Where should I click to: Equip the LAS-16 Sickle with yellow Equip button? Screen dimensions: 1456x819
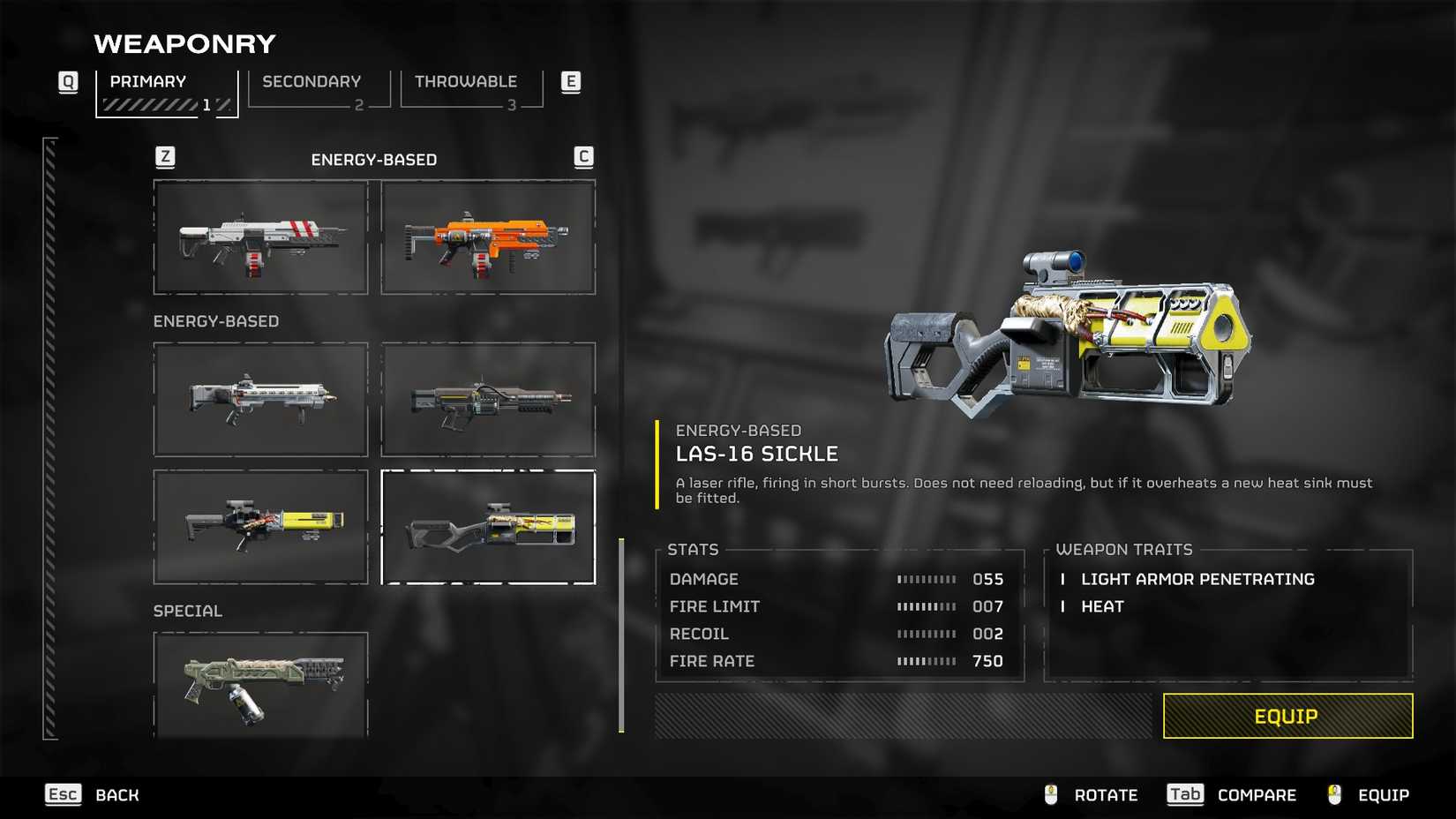pyautogui.click(x=1287, y=716)
